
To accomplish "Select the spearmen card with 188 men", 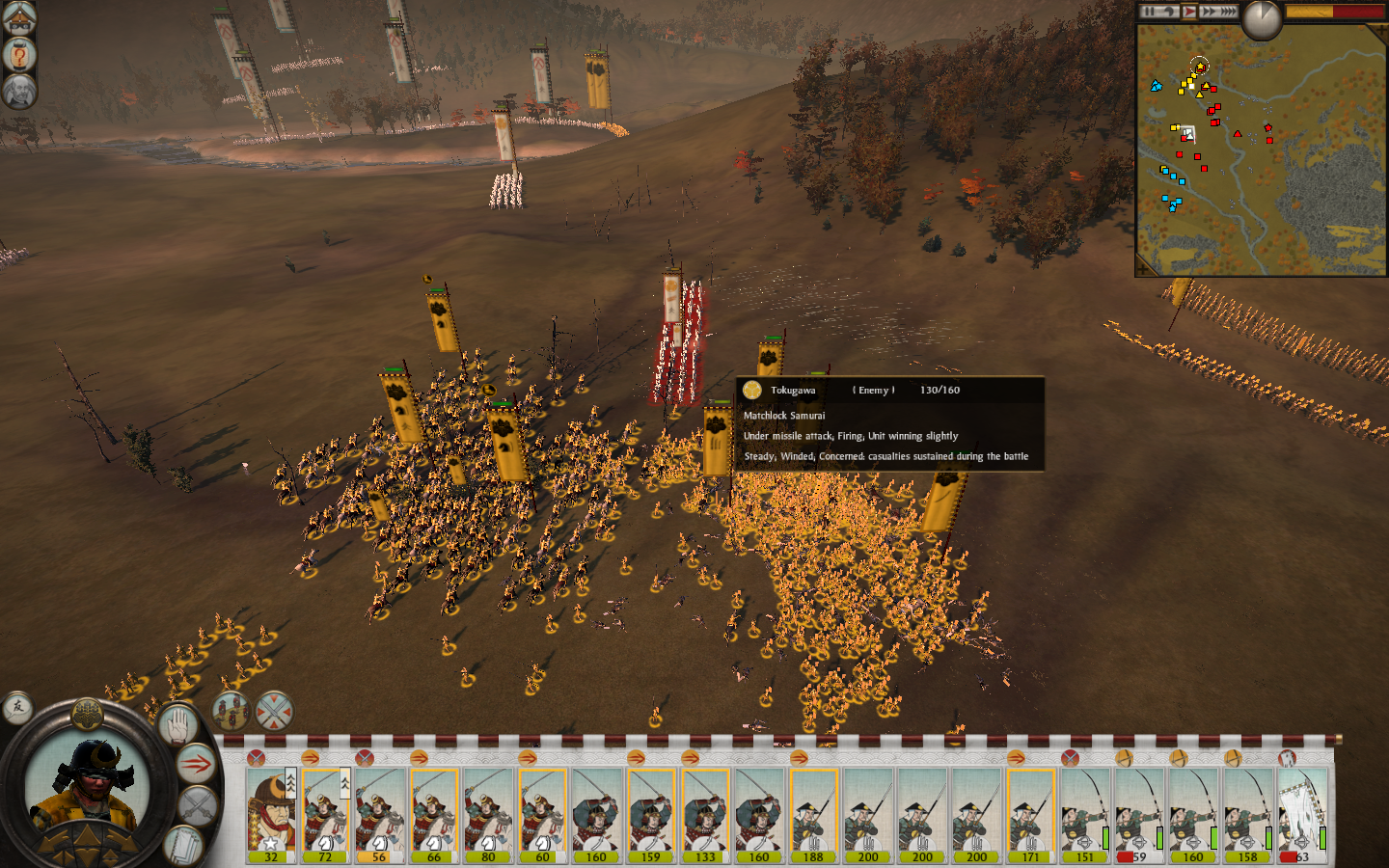I will click(x=813, y=815).
